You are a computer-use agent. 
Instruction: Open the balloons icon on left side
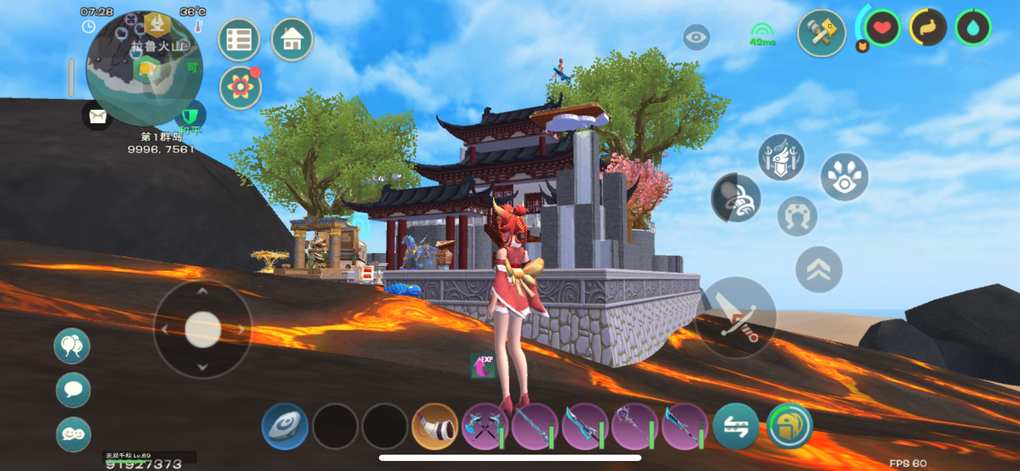pos(72,346)
